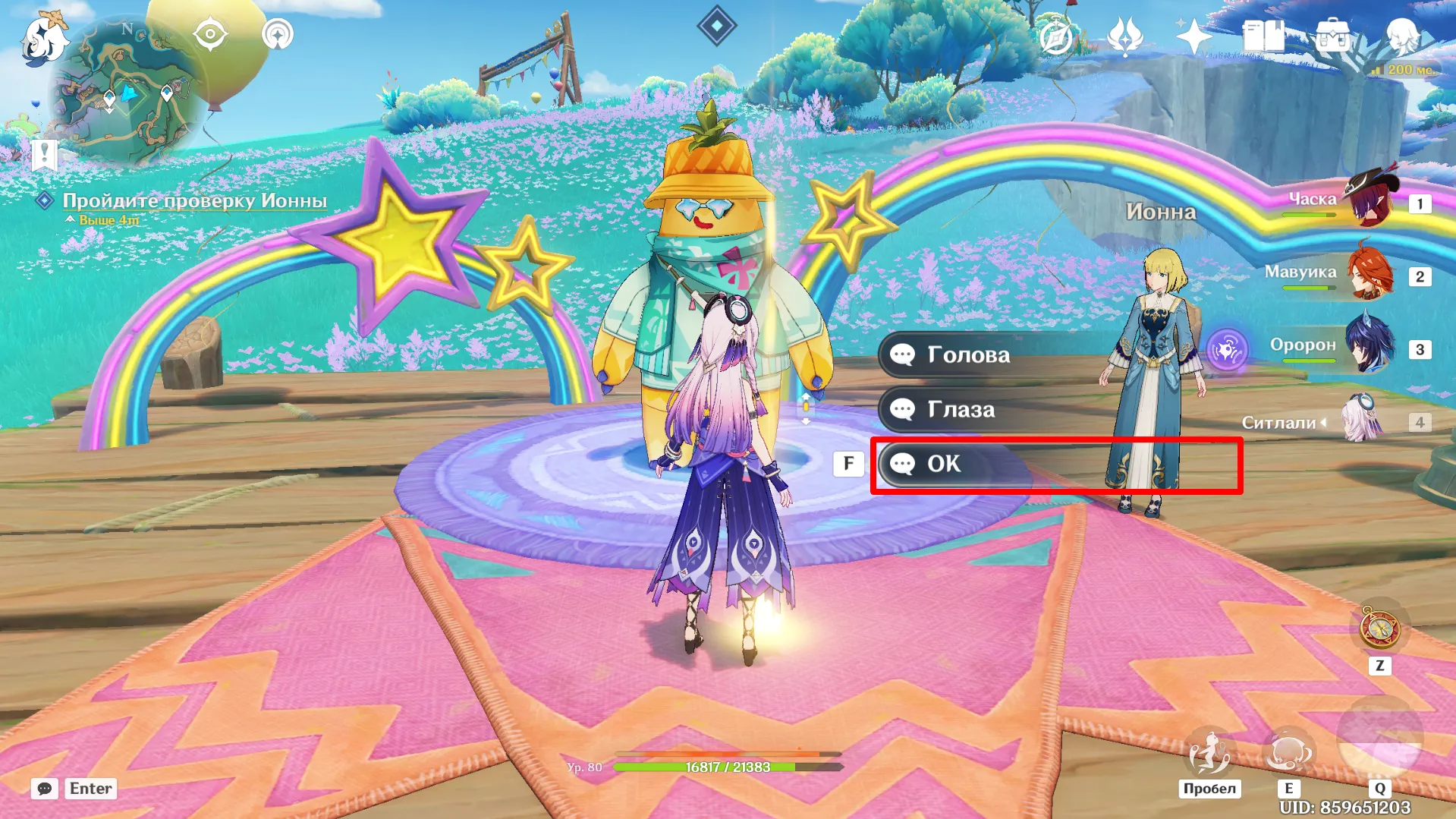Select the Пройдите проверку Ионны quest tracker
Viewport: 1456px width, 819px height.
pos(194,201)
